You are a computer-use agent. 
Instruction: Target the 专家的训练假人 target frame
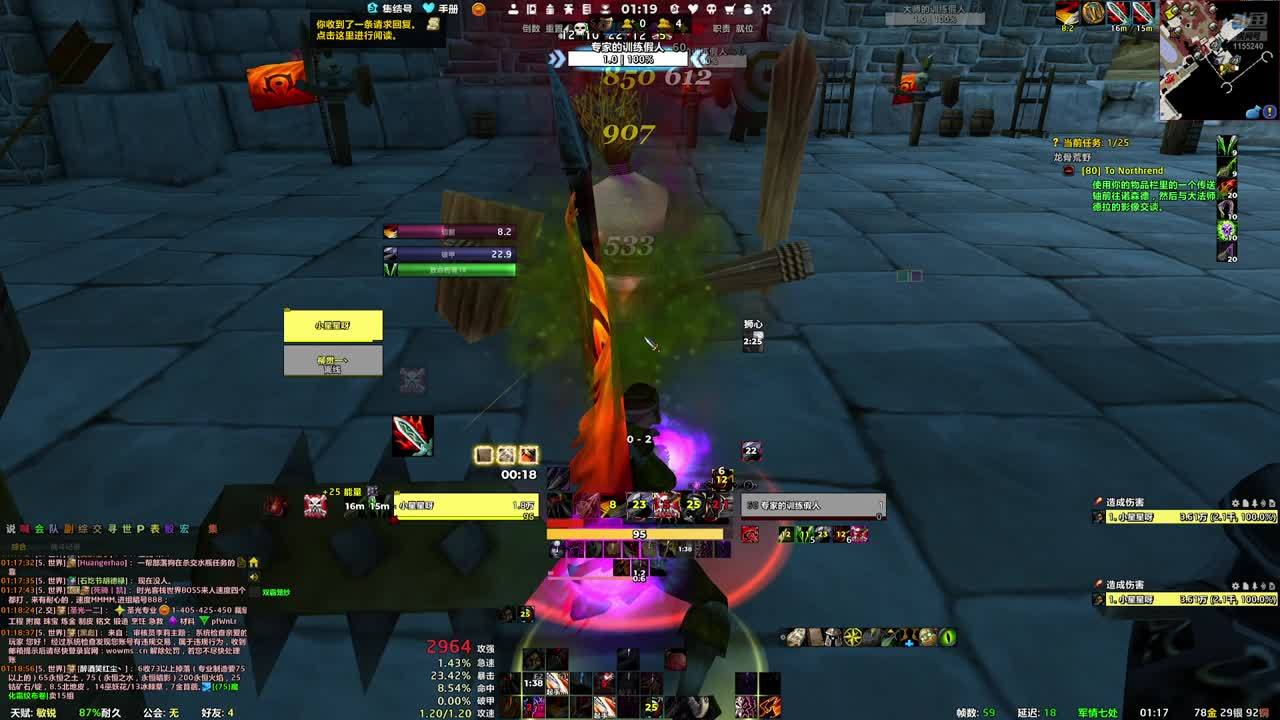(813, 506)
